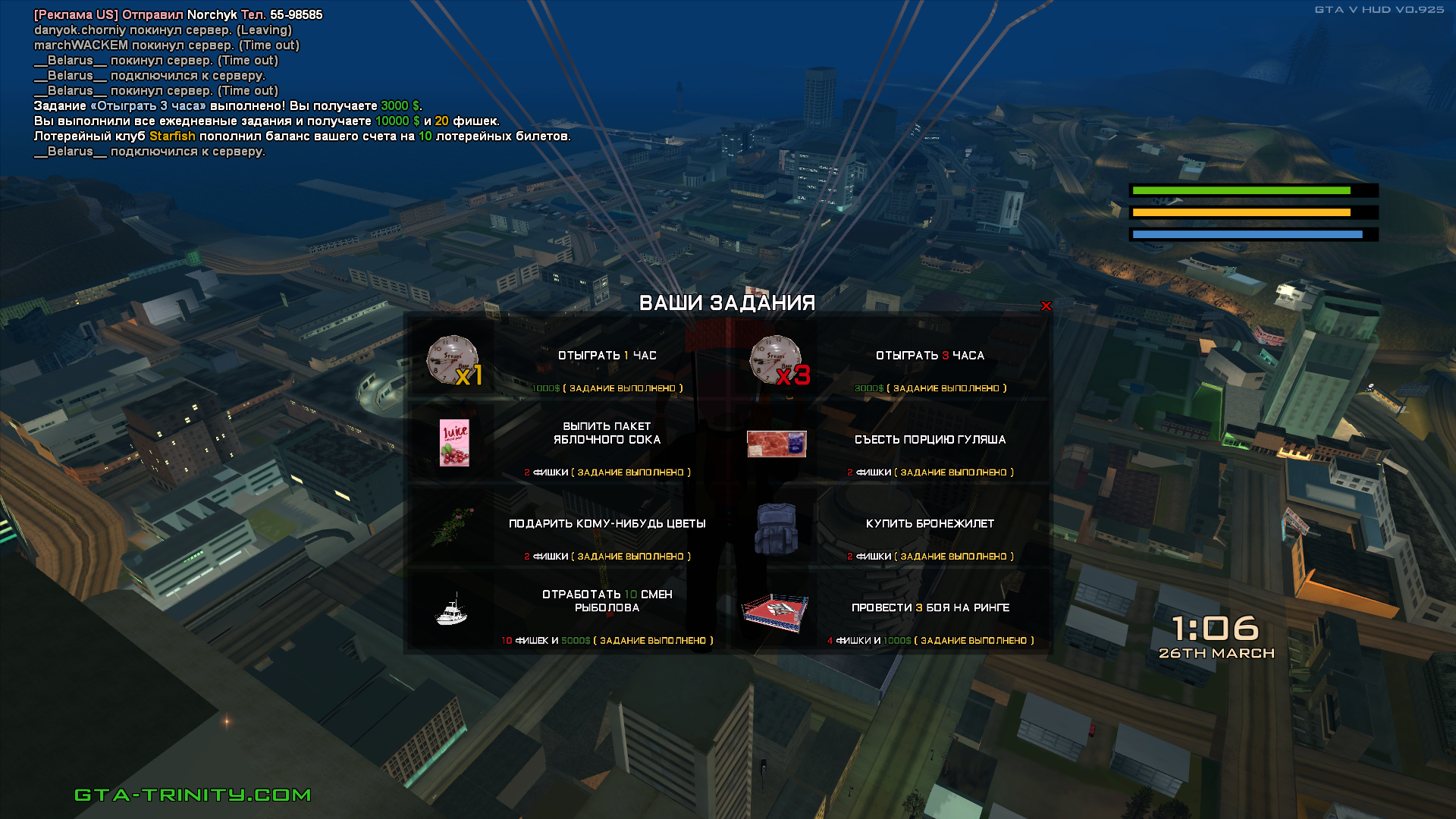1456x819 pixels.
Task: Select the fisherman shifts task
Action: (607, 601)
